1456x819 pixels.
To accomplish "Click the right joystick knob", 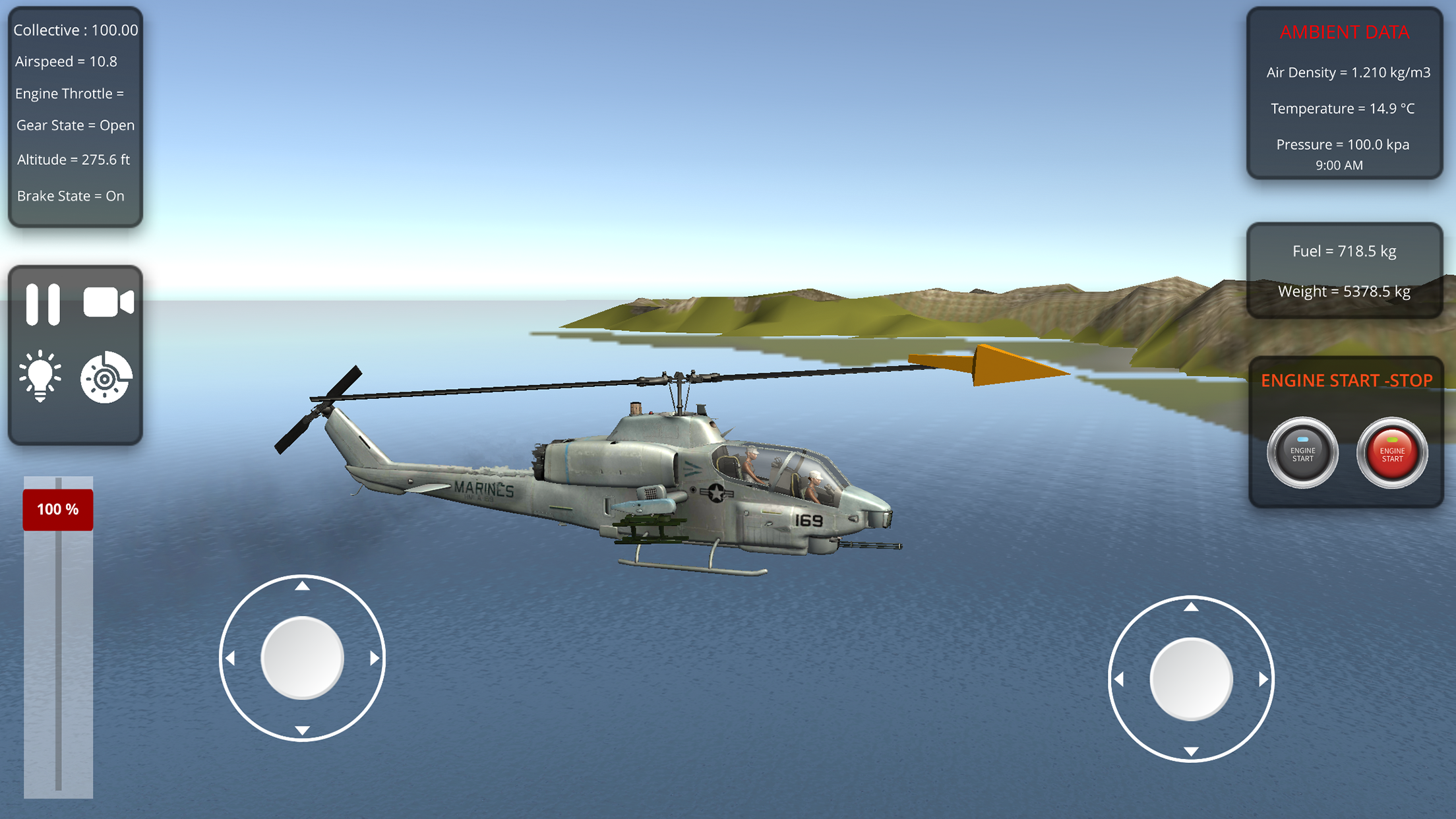I will tap(1192, 677).
